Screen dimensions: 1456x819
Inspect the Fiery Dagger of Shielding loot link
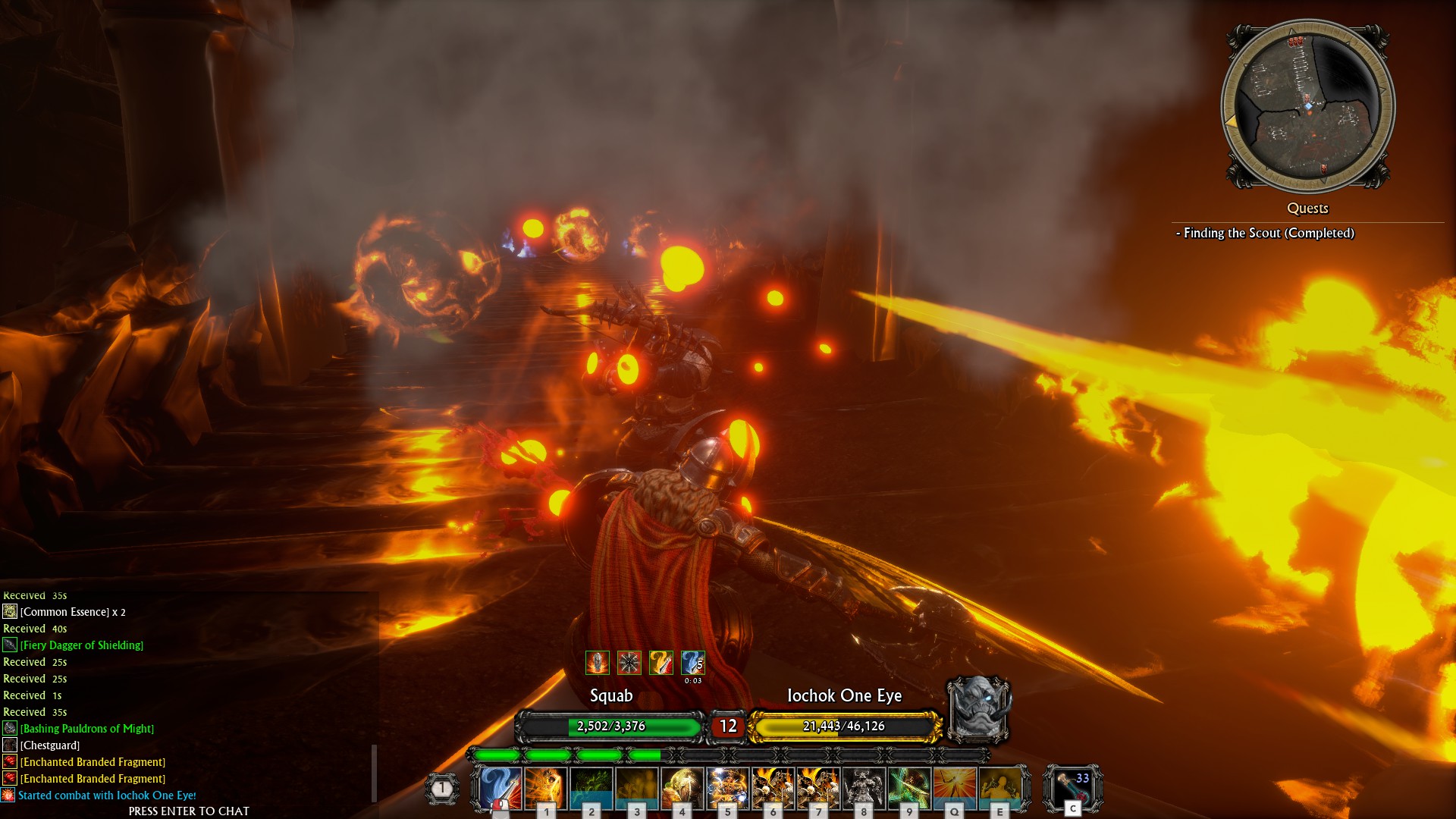coord(82,645)
